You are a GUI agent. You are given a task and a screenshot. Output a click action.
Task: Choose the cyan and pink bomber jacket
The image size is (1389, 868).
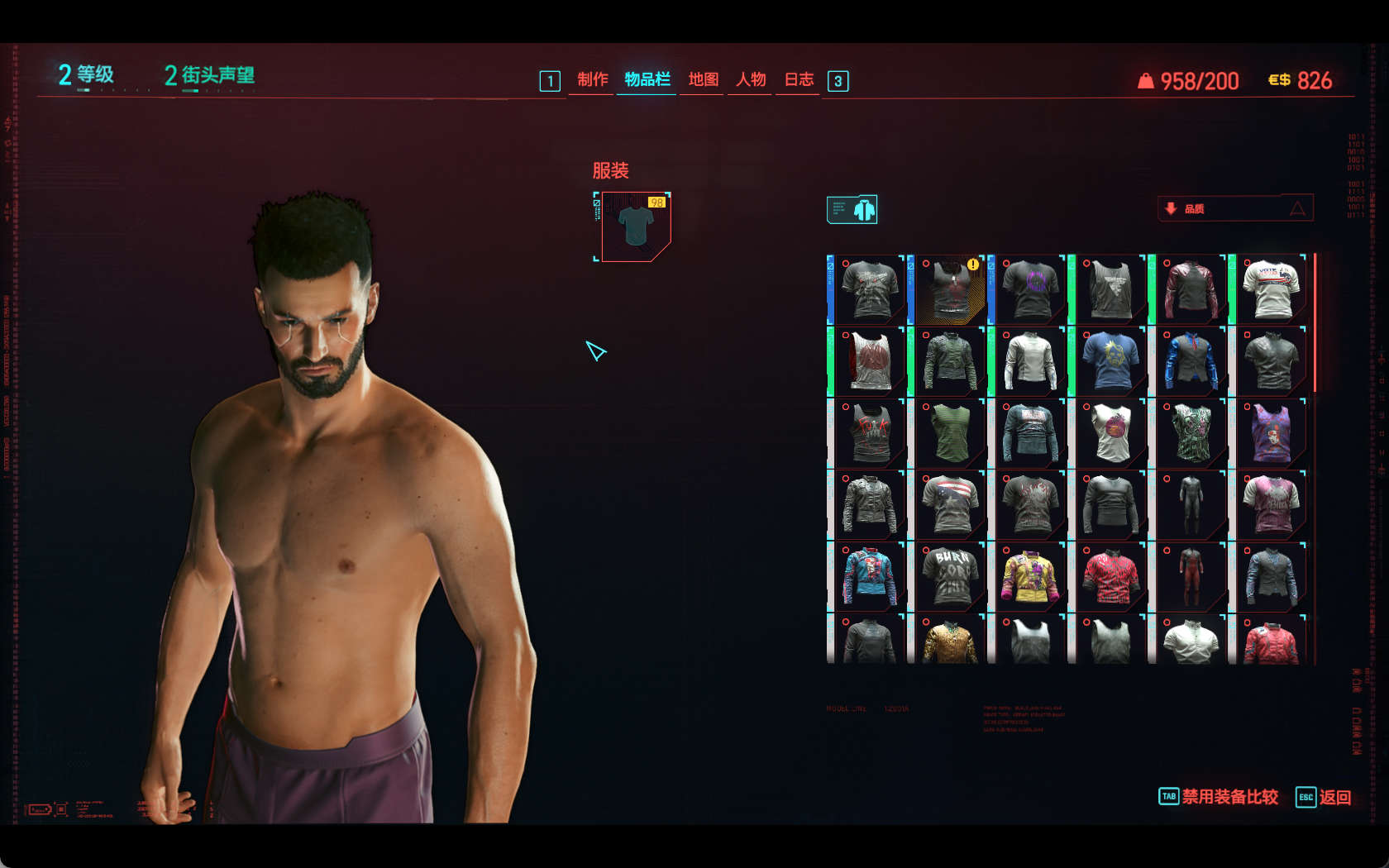[x=870, y=575]
